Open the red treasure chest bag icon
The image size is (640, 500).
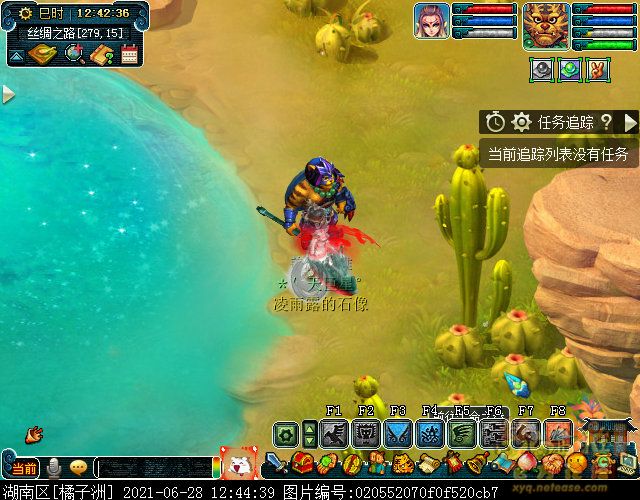303,463
